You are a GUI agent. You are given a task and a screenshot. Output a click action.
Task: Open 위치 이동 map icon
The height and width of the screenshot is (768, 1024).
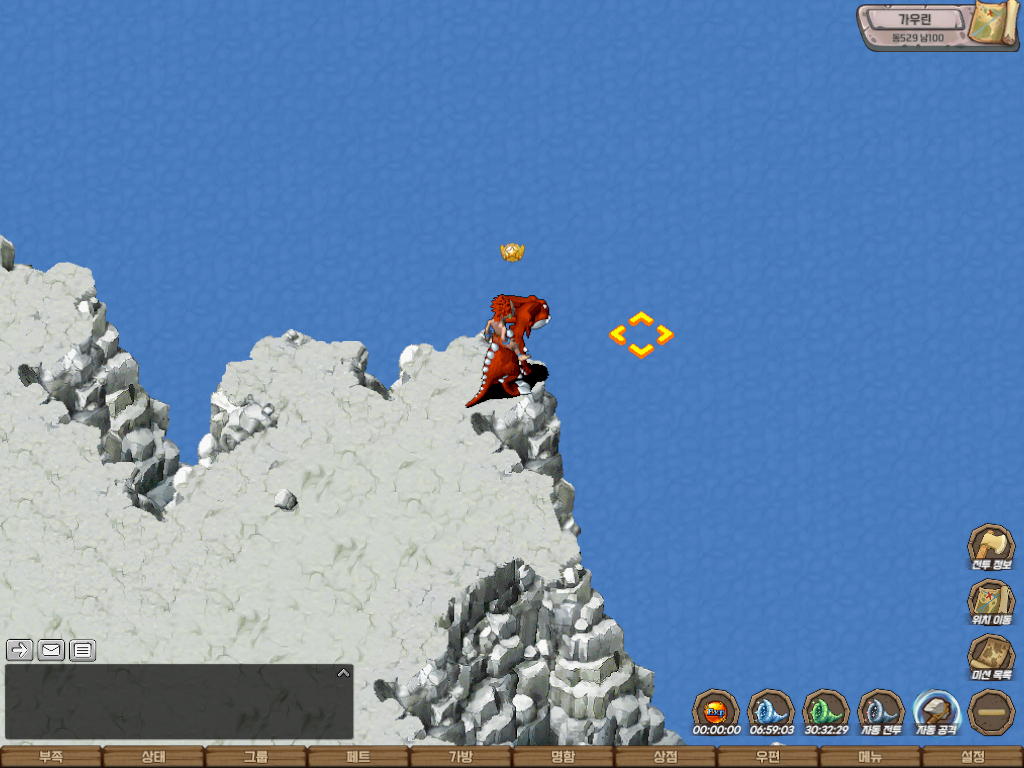coord(991,601)
